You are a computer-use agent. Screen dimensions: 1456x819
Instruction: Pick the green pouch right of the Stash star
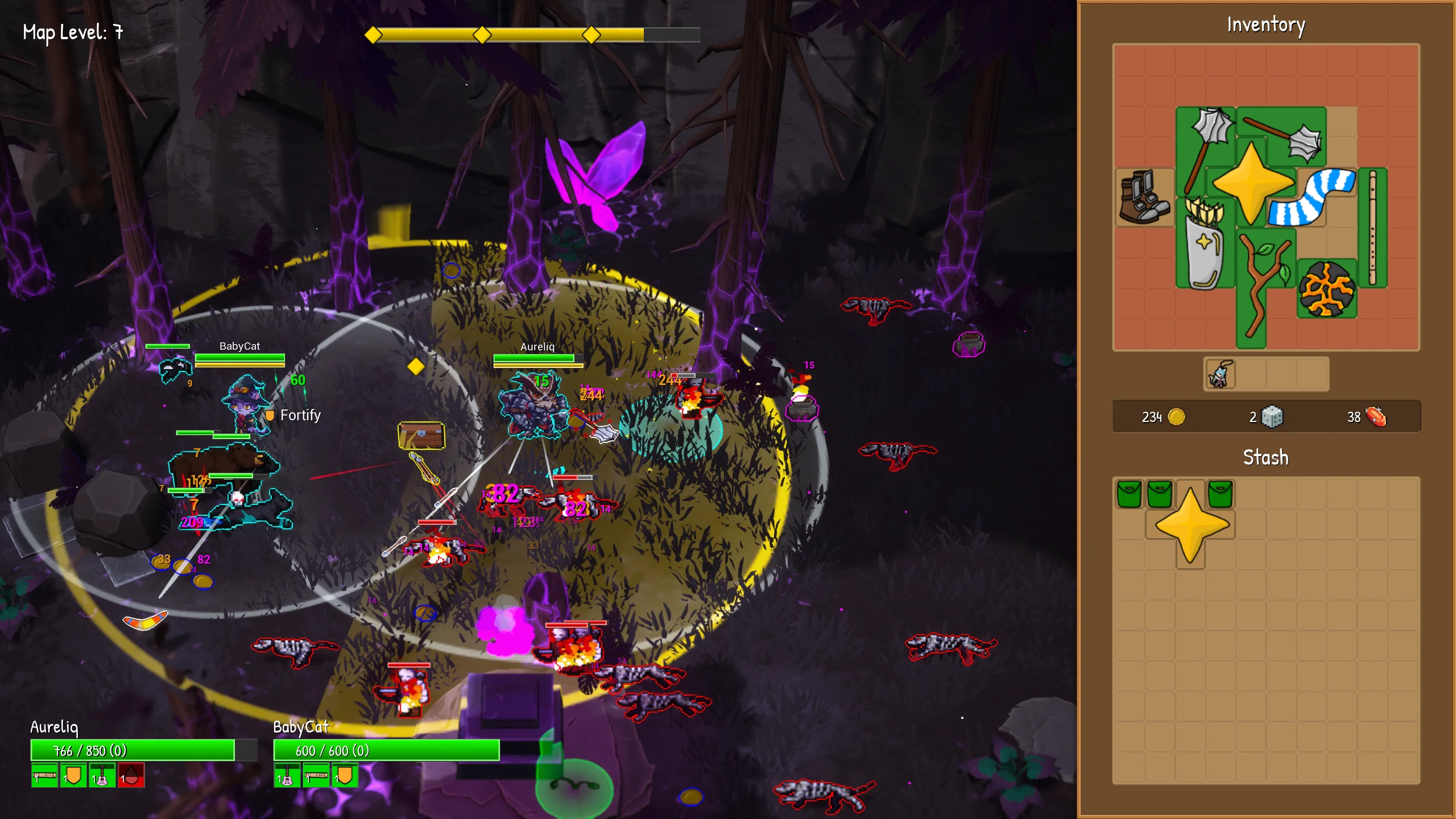[x=1220, y=493]
